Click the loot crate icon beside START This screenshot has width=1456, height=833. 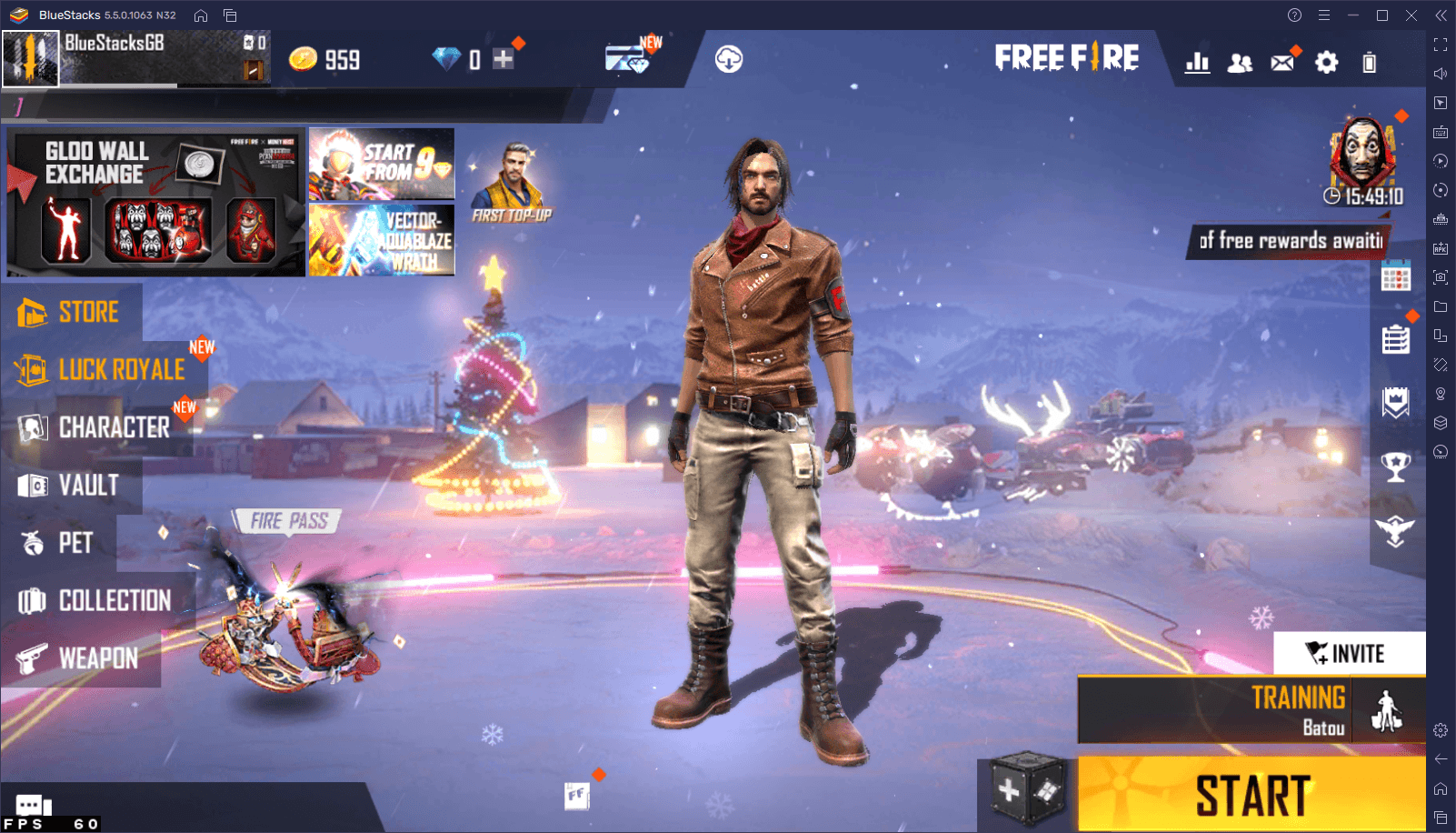(x=1027, y=788)
